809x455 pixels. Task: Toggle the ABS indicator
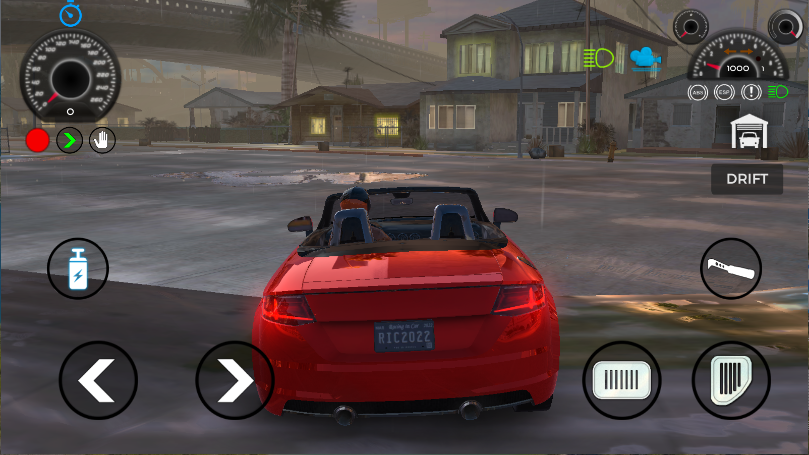coord(698,92)
